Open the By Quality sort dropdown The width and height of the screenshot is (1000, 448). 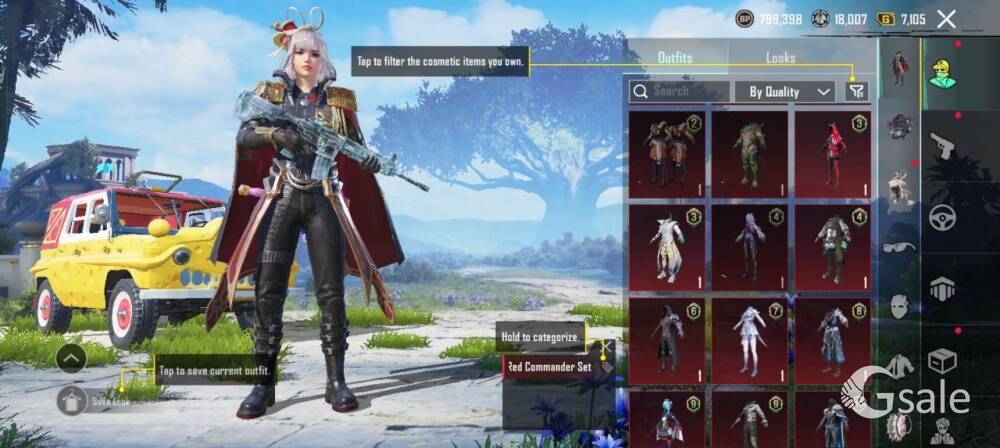[x=785, y=91]
